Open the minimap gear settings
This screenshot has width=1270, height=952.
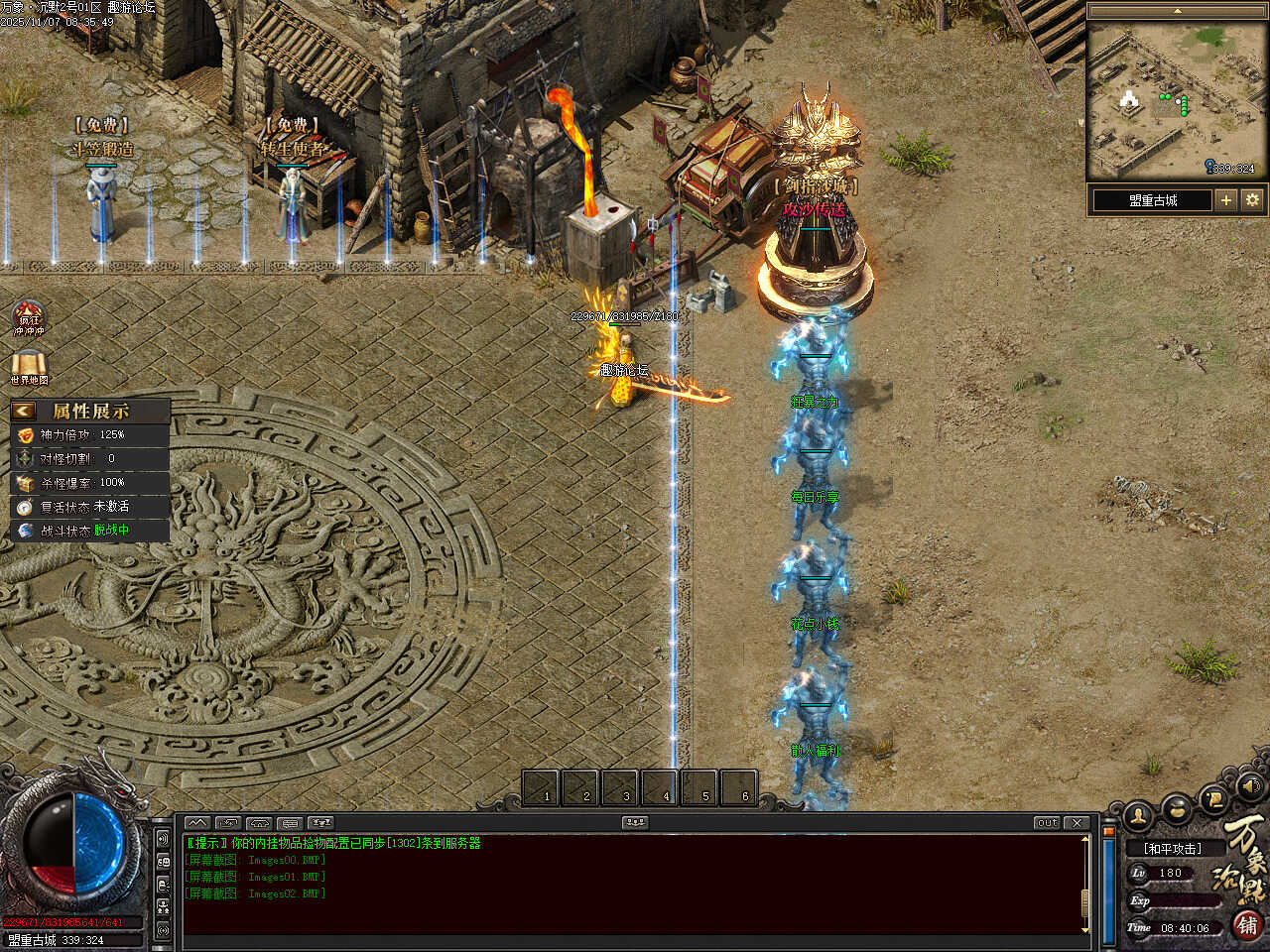click(x=1252, y=200)
